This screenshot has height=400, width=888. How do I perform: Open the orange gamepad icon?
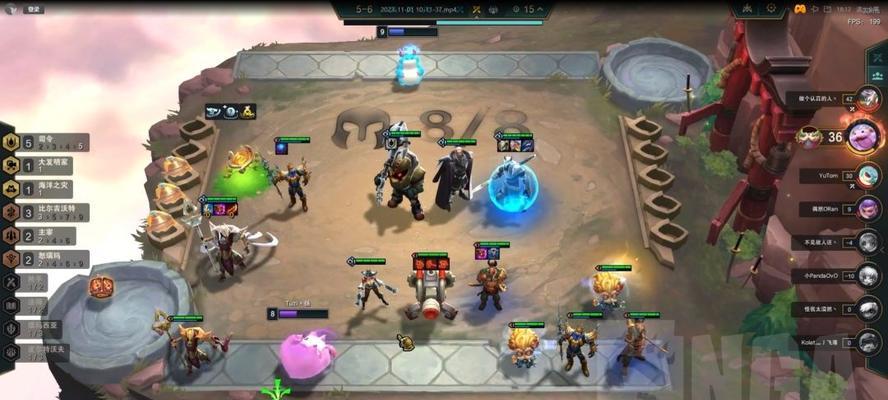coord(801,9)
